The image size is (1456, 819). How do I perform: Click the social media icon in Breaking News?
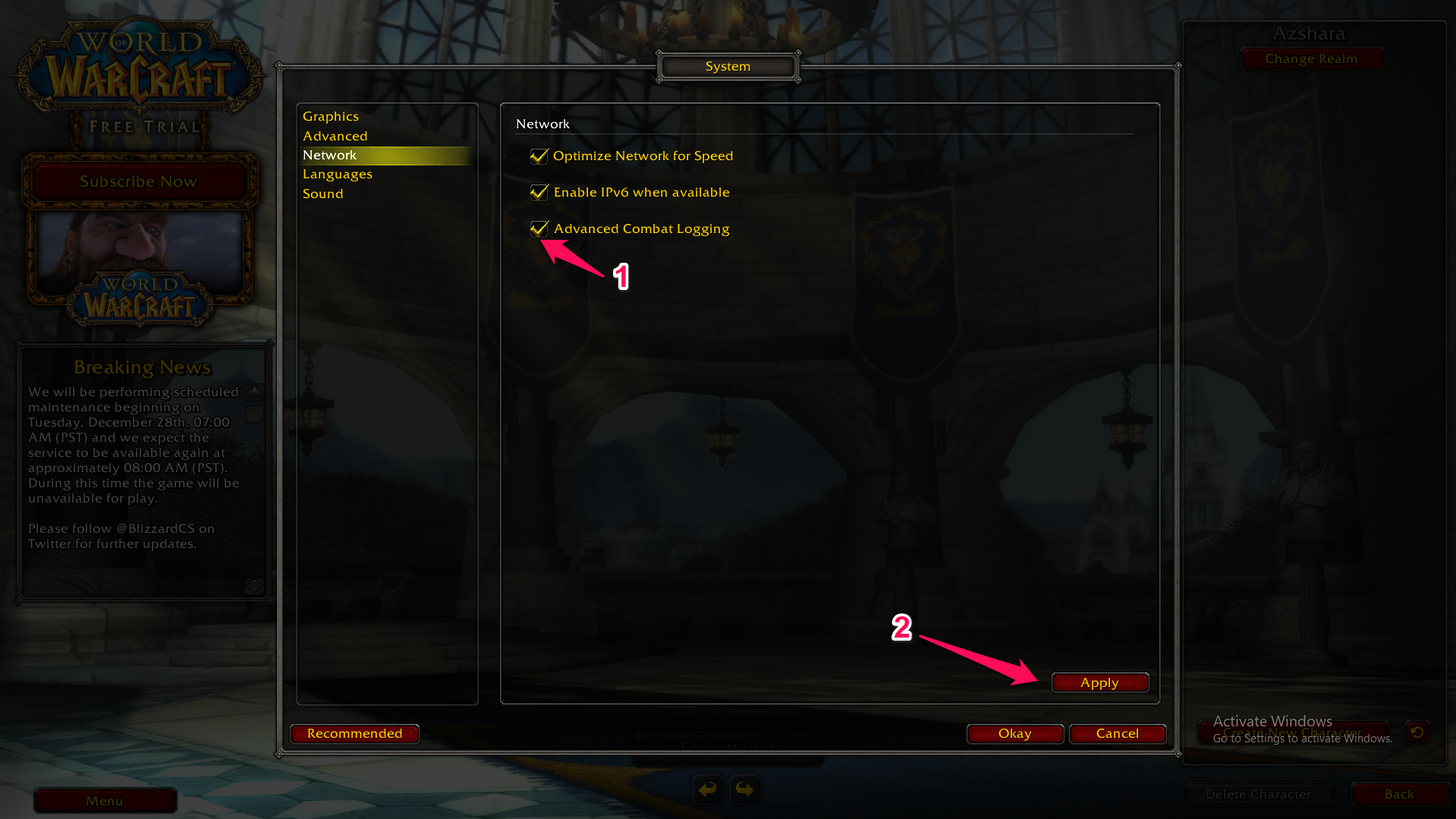(x=253, y=586)
